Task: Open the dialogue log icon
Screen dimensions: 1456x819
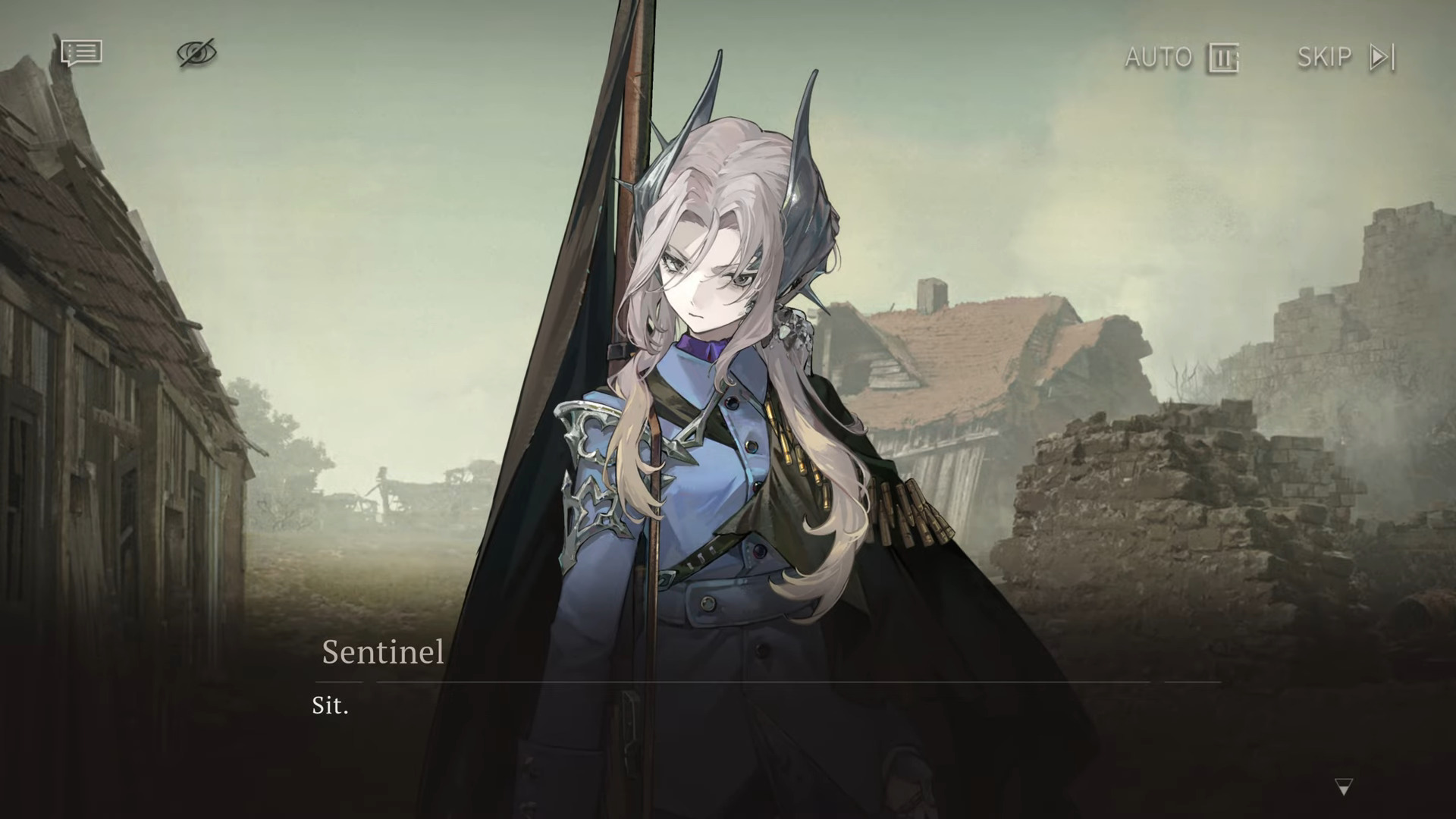Action: [81, 53]
